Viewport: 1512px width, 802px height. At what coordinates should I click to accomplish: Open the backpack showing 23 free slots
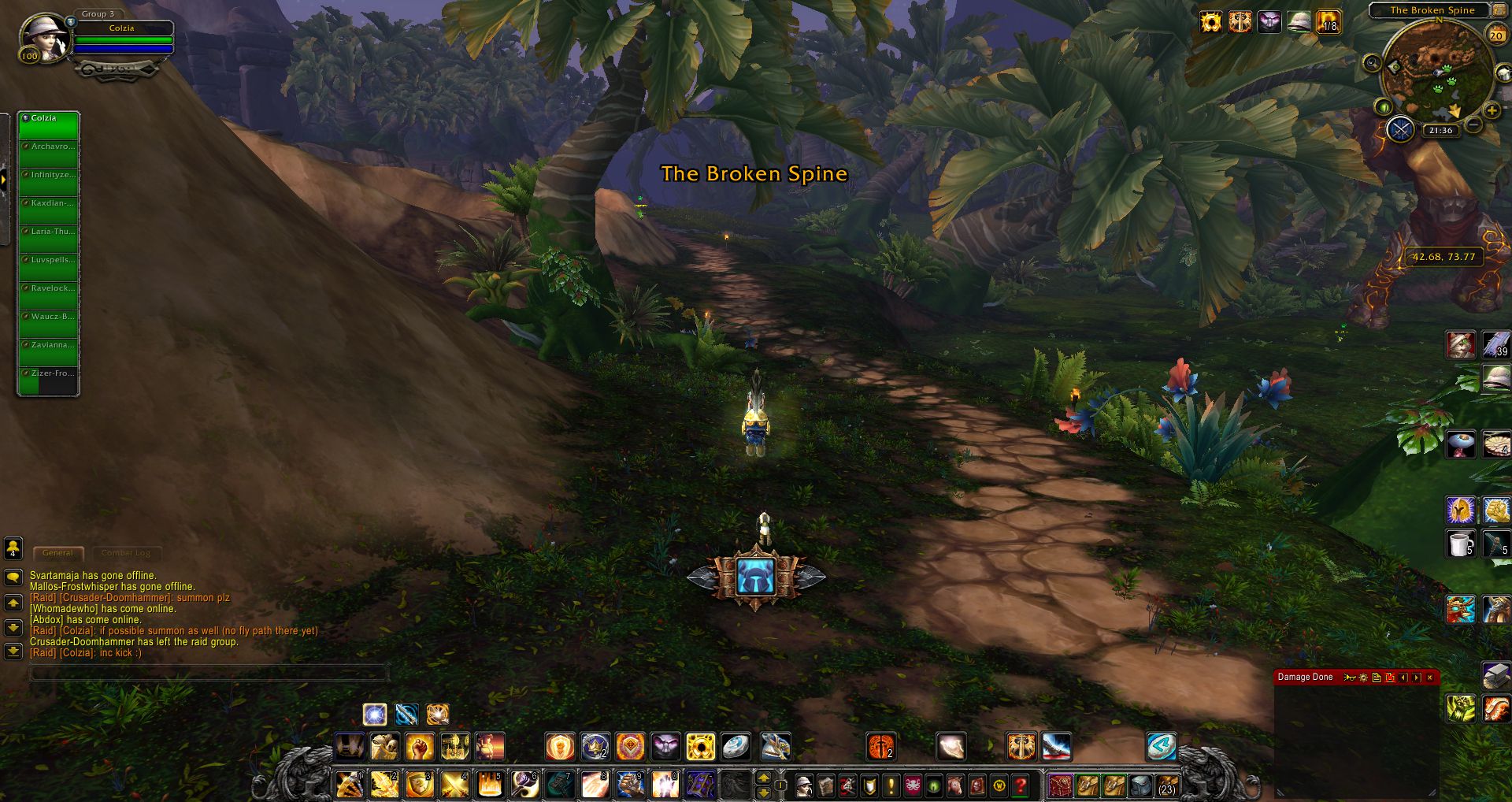1166,785
